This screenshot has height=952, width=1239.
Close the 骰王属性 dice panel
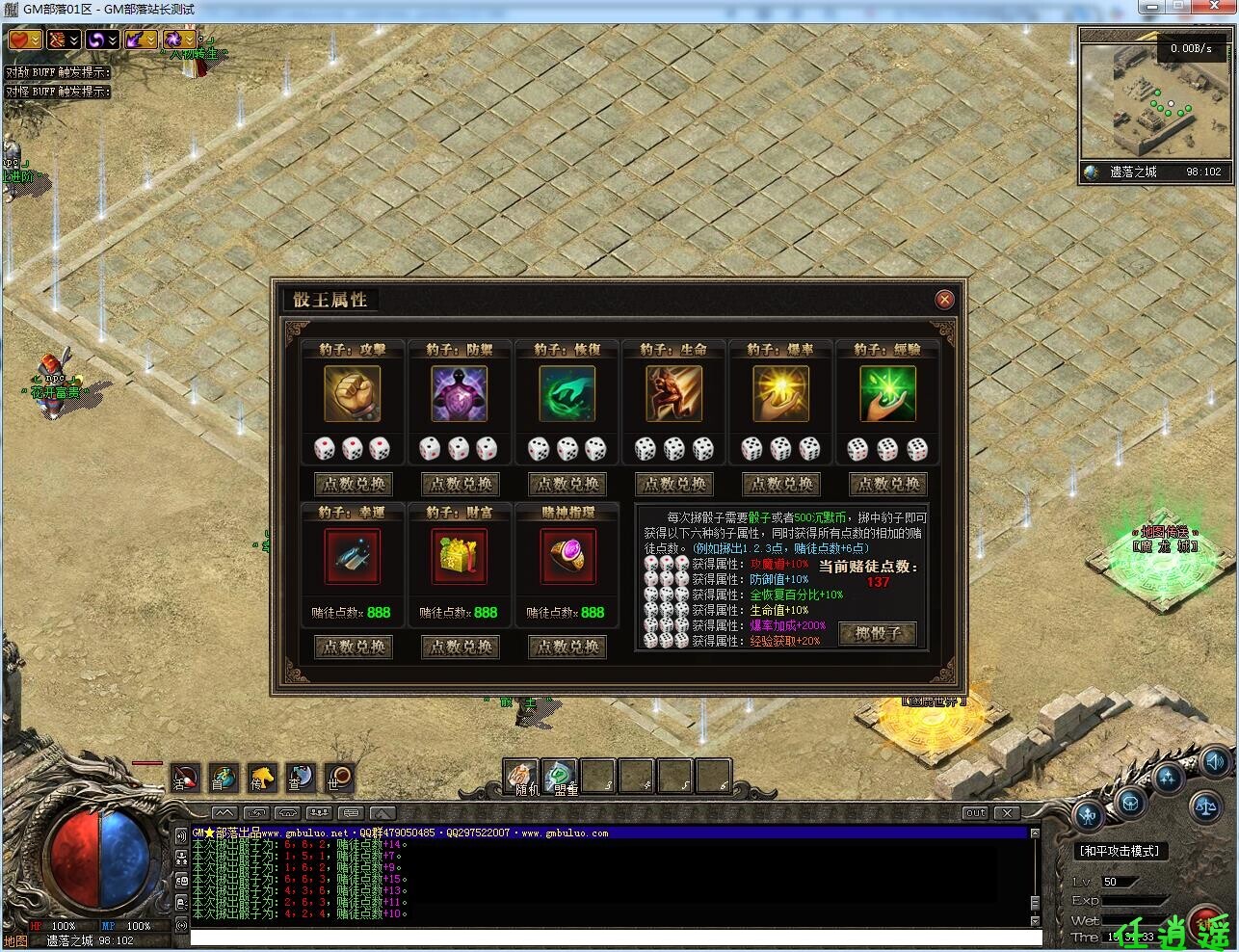[944, 300]
